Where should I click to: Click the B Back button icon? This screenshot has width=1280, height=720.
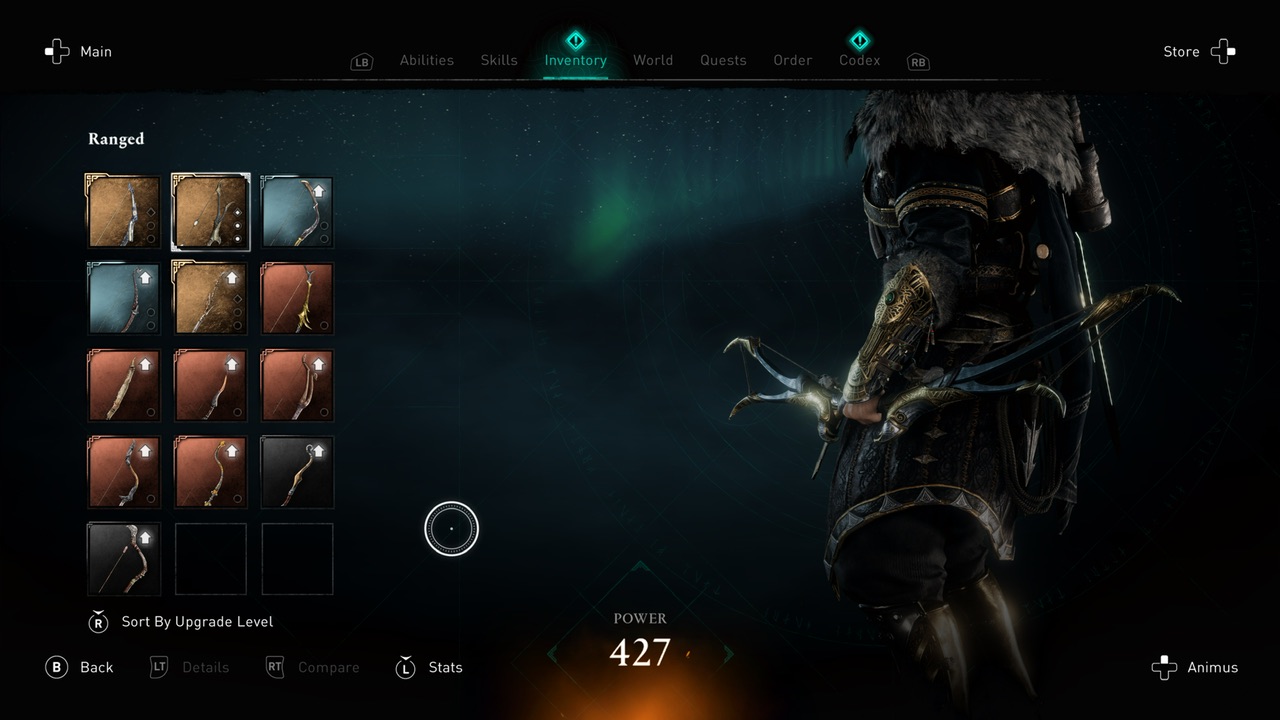pos(57,667)
